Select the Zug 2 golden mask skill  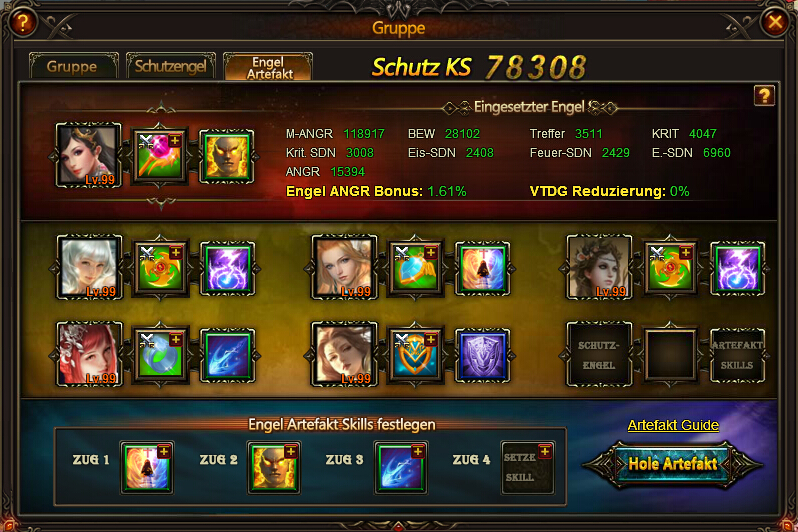pyautogui.click(x=273, y=467)
